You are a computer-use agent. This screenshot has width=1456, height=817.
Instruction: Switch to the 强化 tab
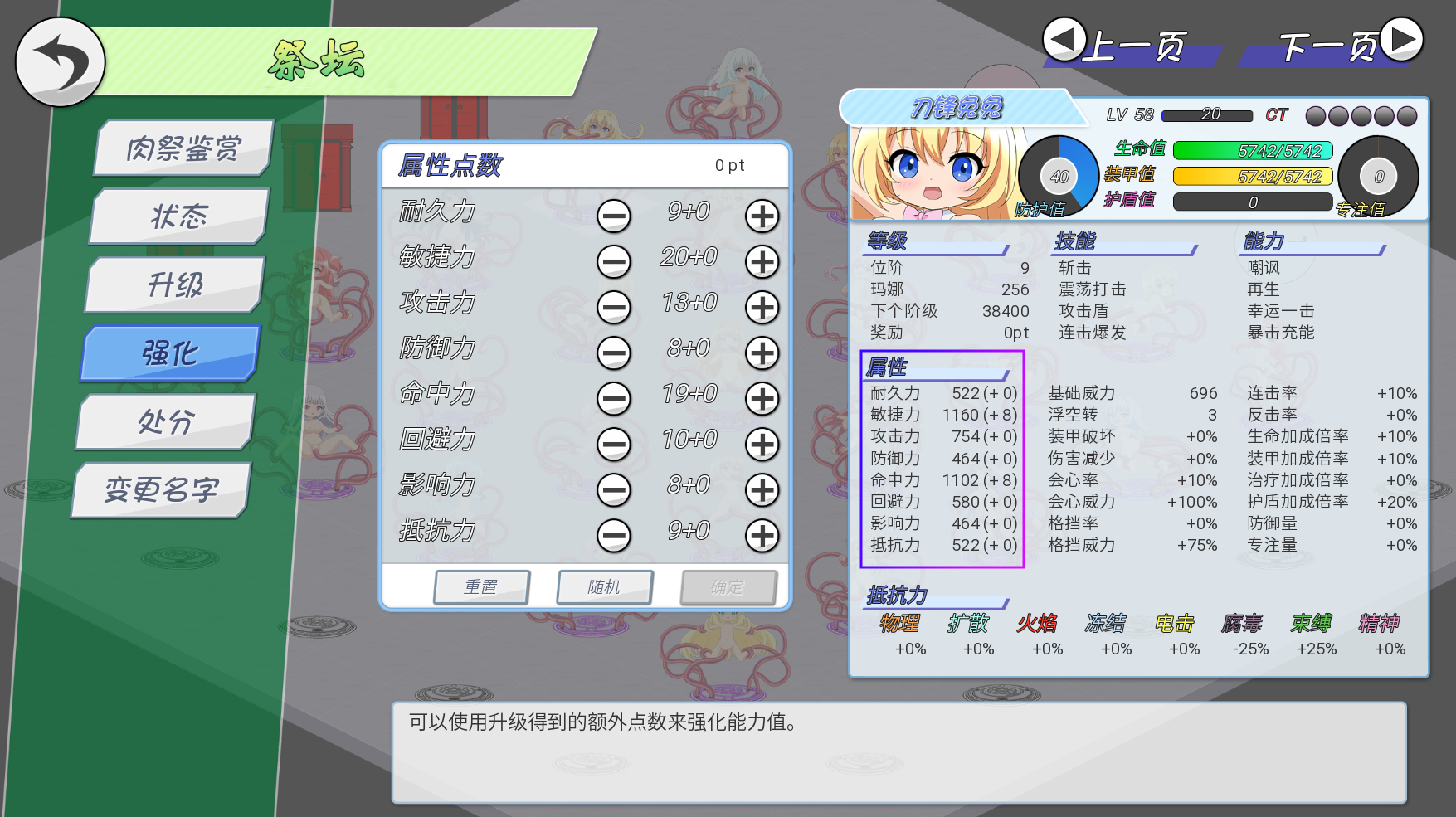(170, 352)
